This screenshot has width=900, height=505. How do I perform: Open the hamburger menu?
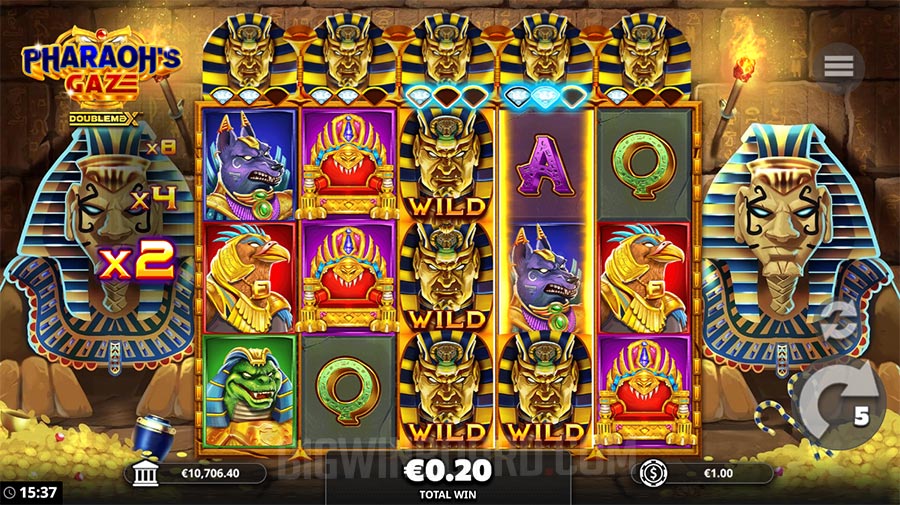[839, 67]
